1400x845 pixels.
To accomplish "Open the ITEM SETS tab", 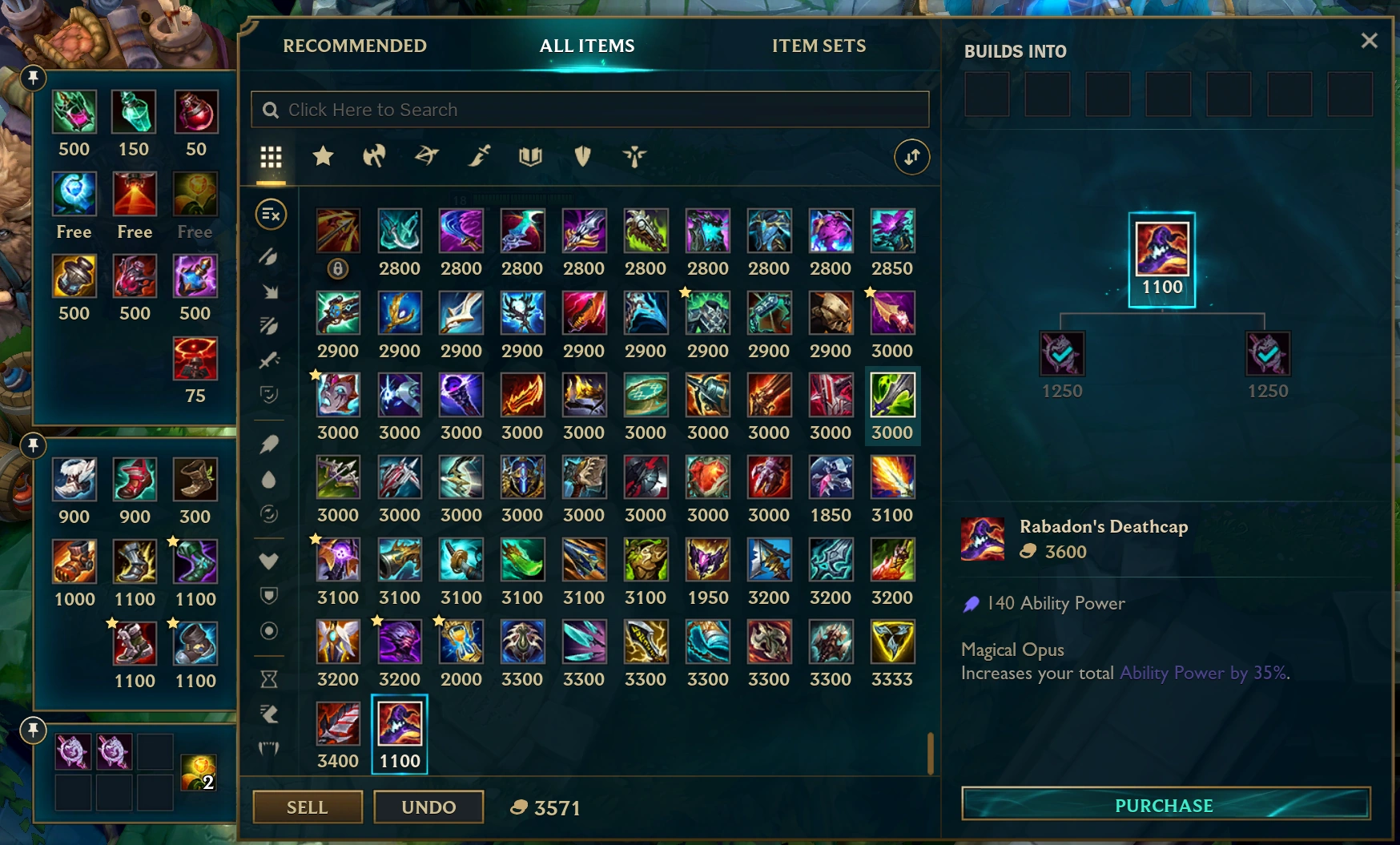I will tap(817, 46).
